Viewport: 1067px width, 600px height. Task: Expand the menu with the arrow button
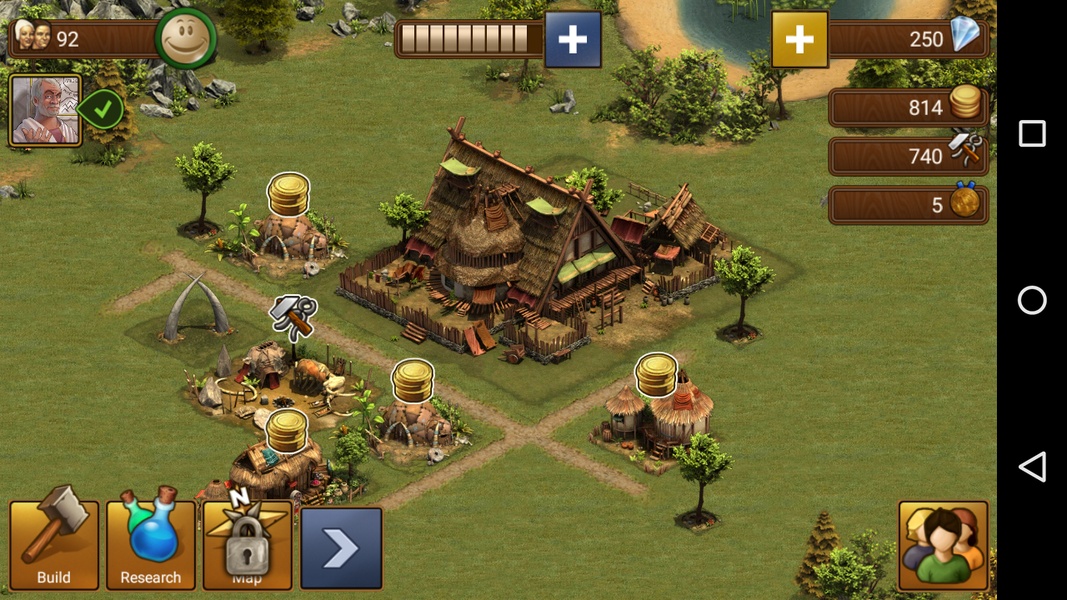(x=341, y=548)
